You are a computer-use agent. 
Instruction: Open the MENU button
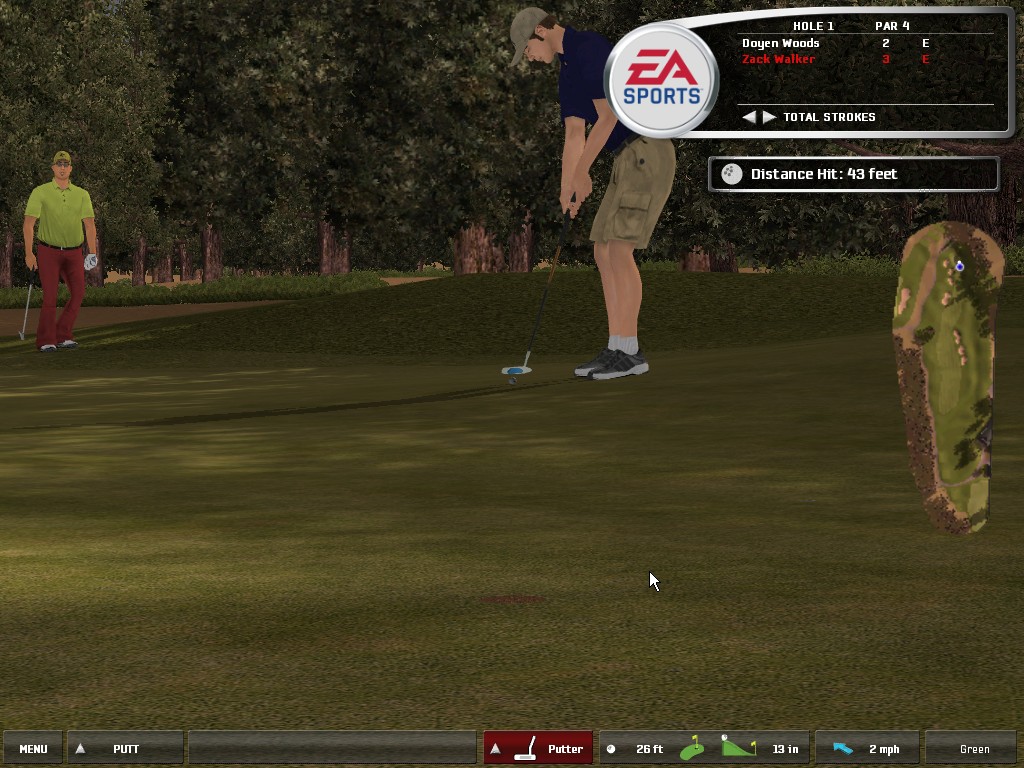[x=33, y=748]
